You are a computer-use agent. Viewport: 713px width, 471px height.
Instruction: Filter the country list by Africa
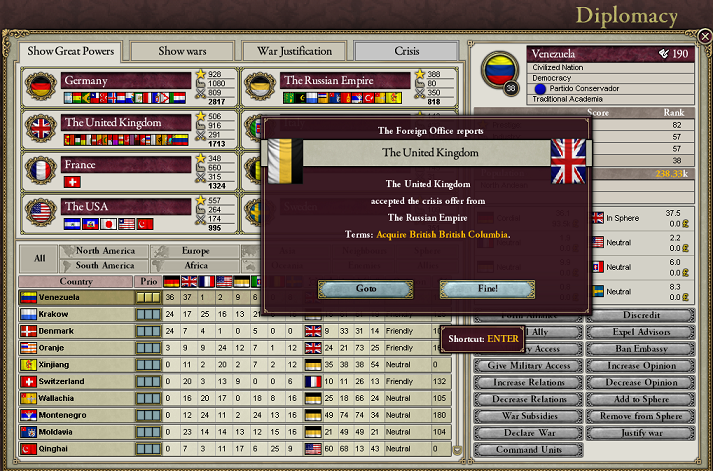click(196, 265)
